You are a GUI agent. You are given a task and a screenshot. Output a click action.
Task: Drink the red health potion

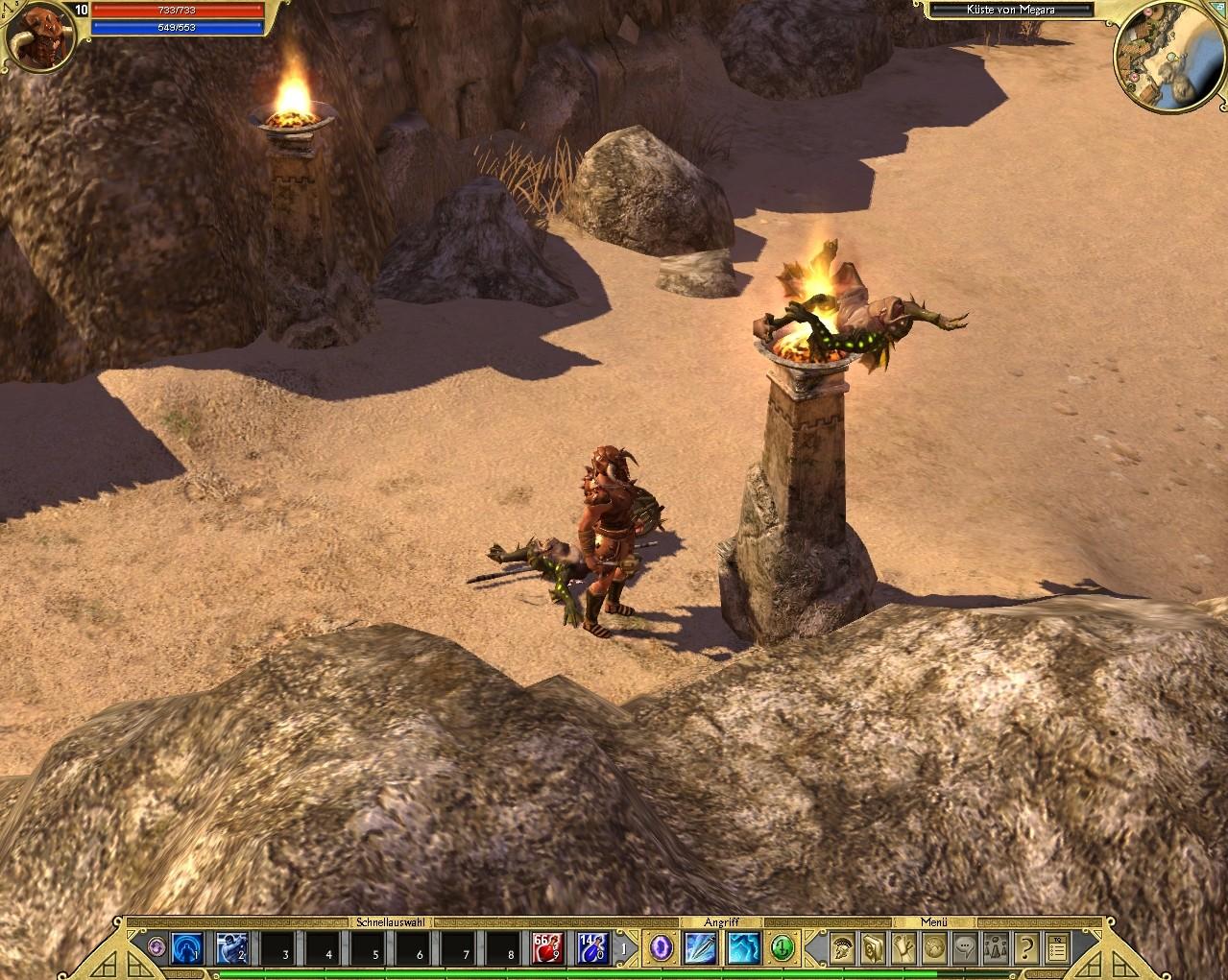click(x=546, y=948)
